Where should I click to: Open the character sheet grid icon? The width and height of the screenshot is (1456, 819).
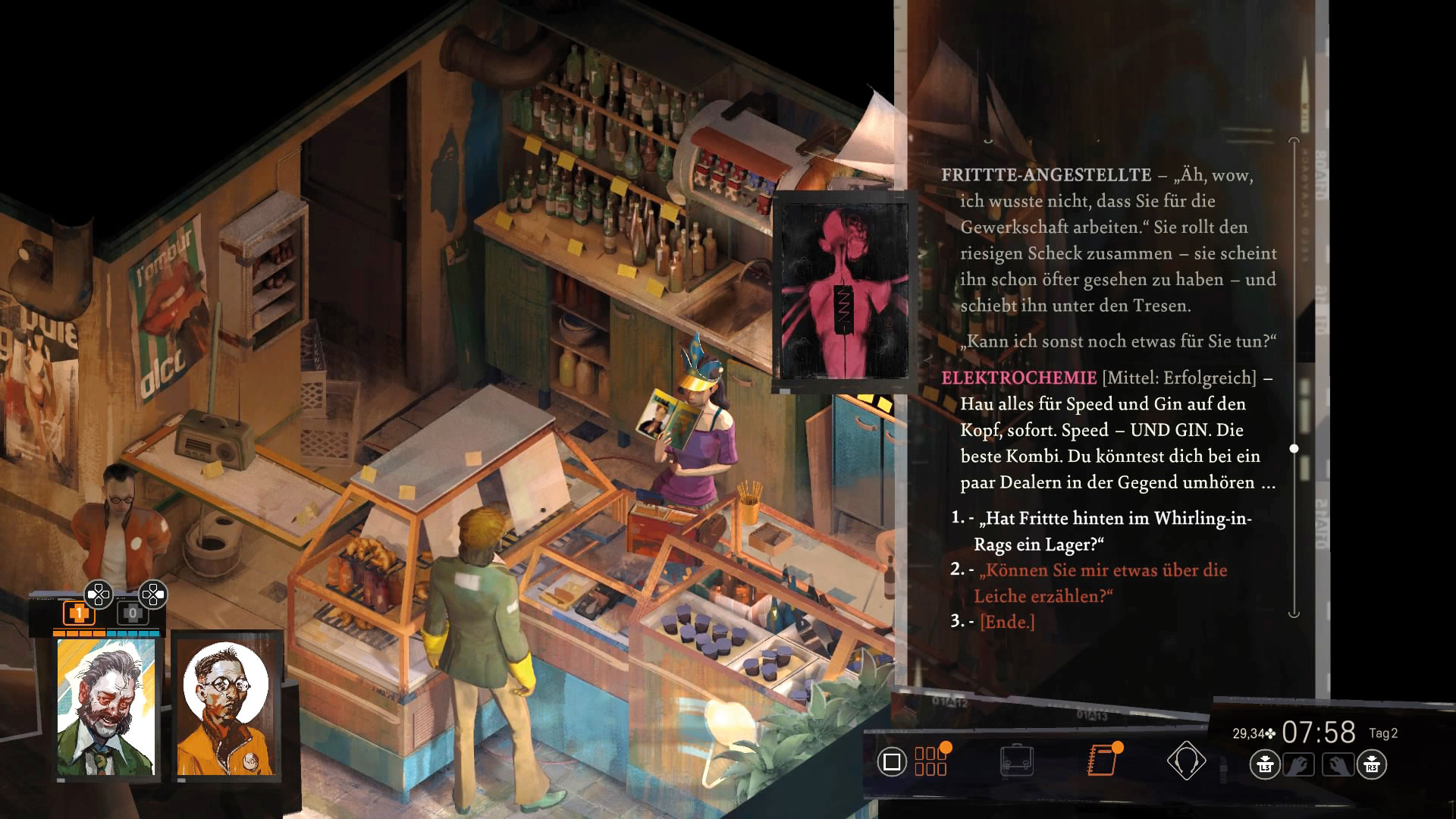[930, 761]
